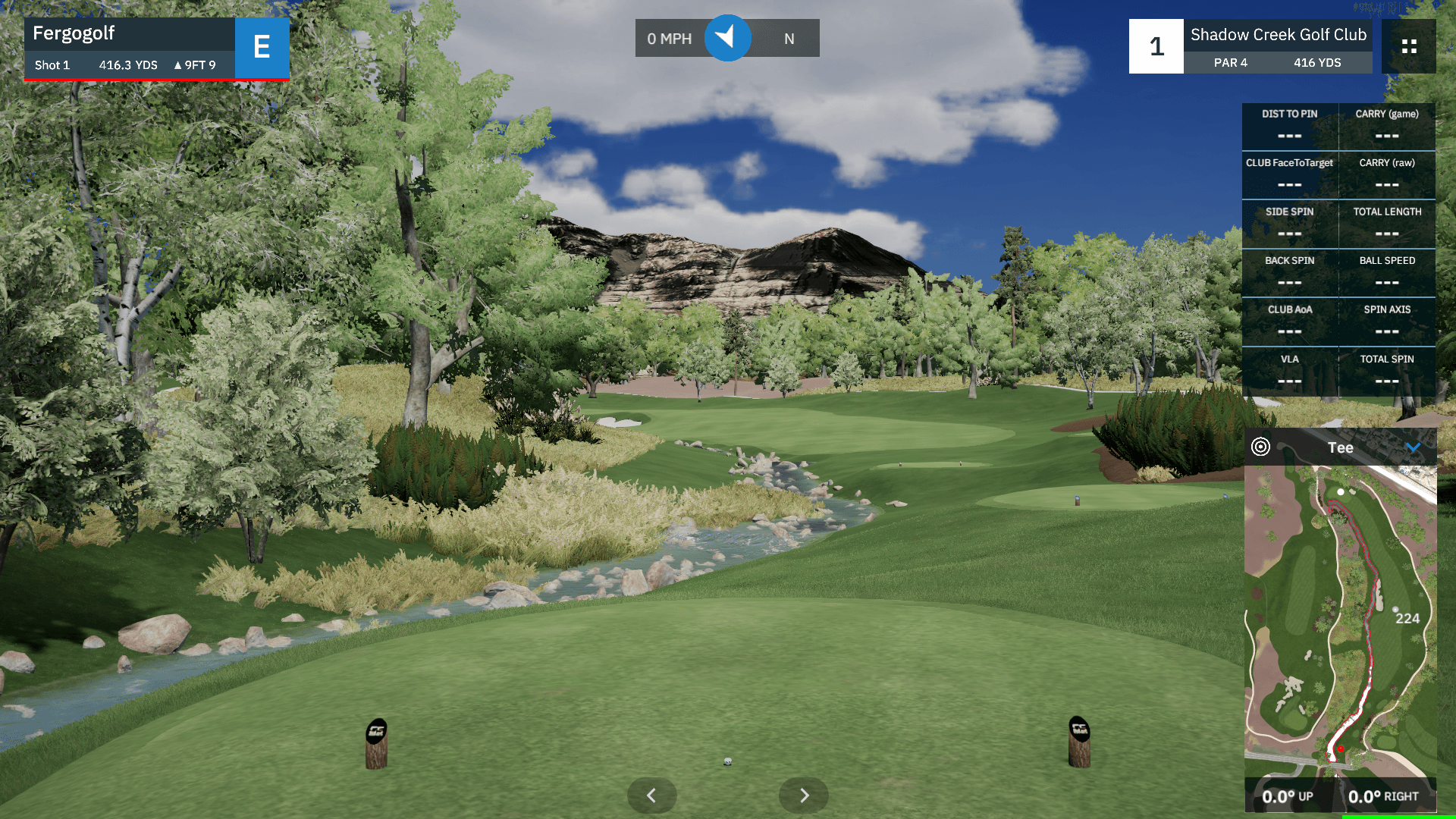Image resolution: width=1456 pixels, height=819 pixels.
Task: Select the Shadow Creek Golf Club header
Action: coord(1278,34)
